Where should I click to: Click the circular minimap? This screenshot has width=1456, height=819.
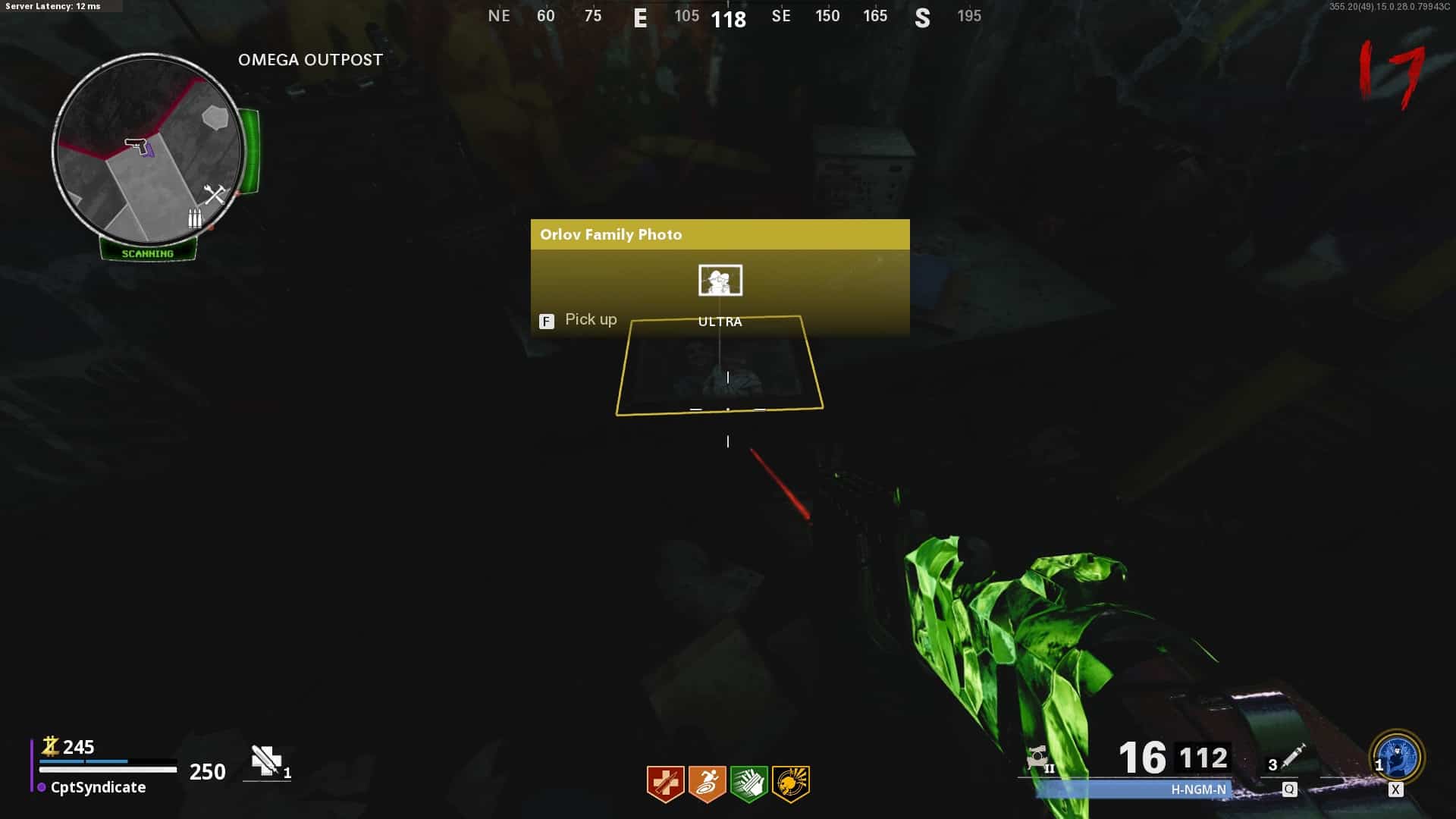click(149, 149)
